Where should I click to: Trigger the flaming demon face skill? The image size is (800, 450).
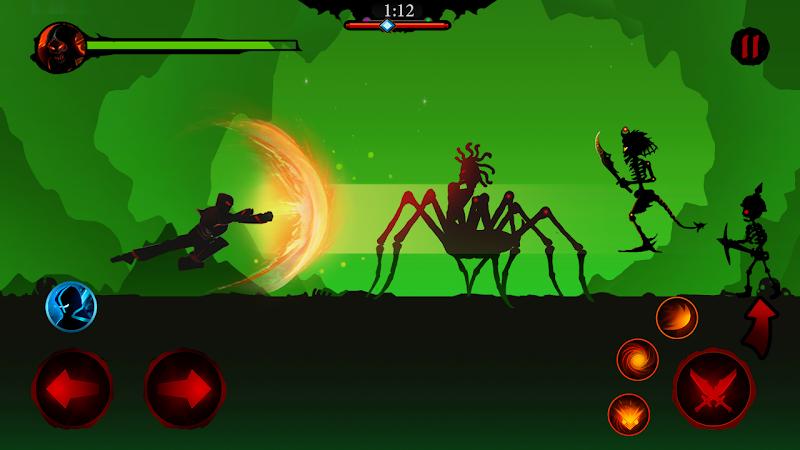(x=629, y=414)
